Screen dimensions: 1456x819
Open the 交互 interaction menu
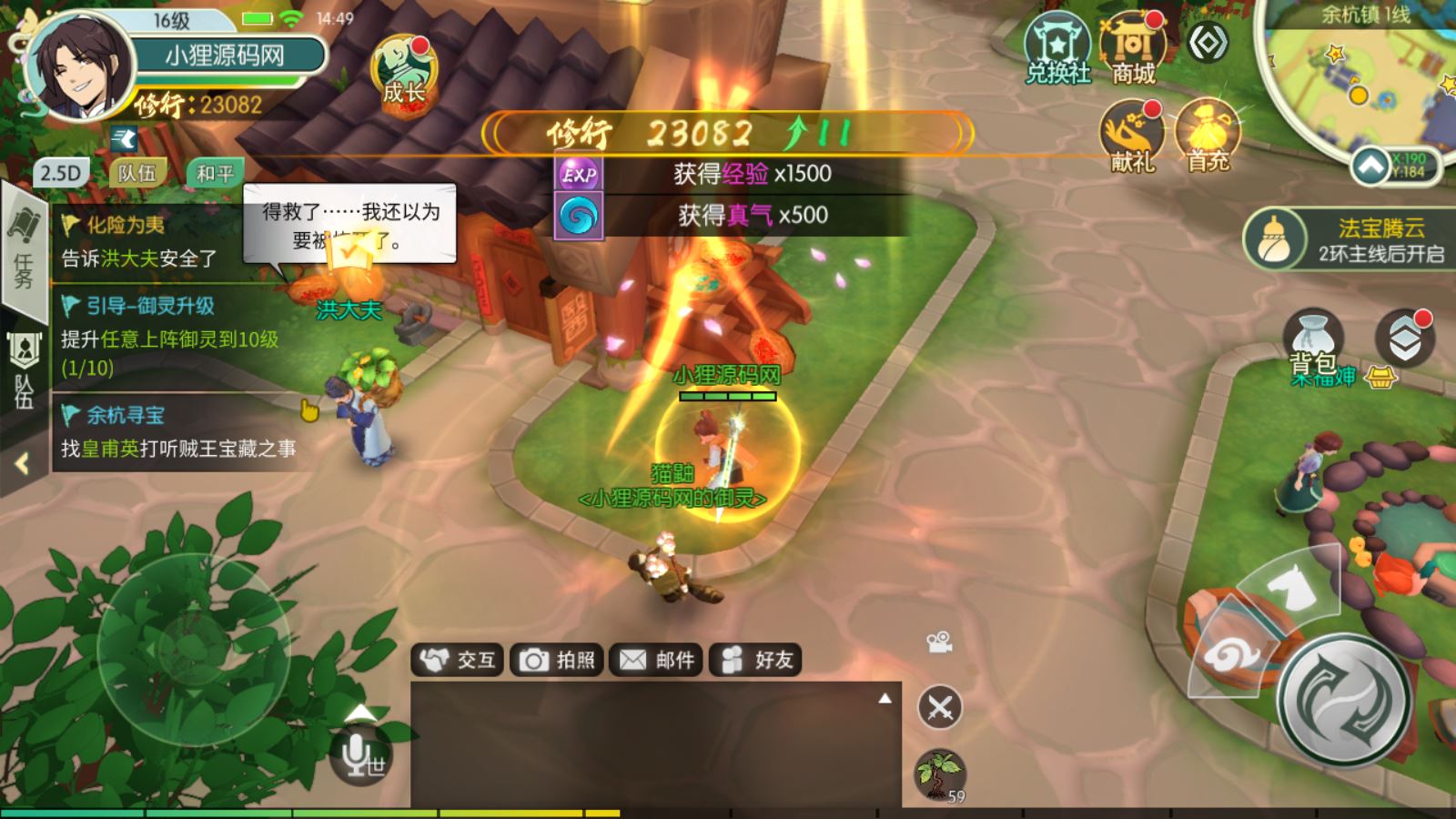459,660
